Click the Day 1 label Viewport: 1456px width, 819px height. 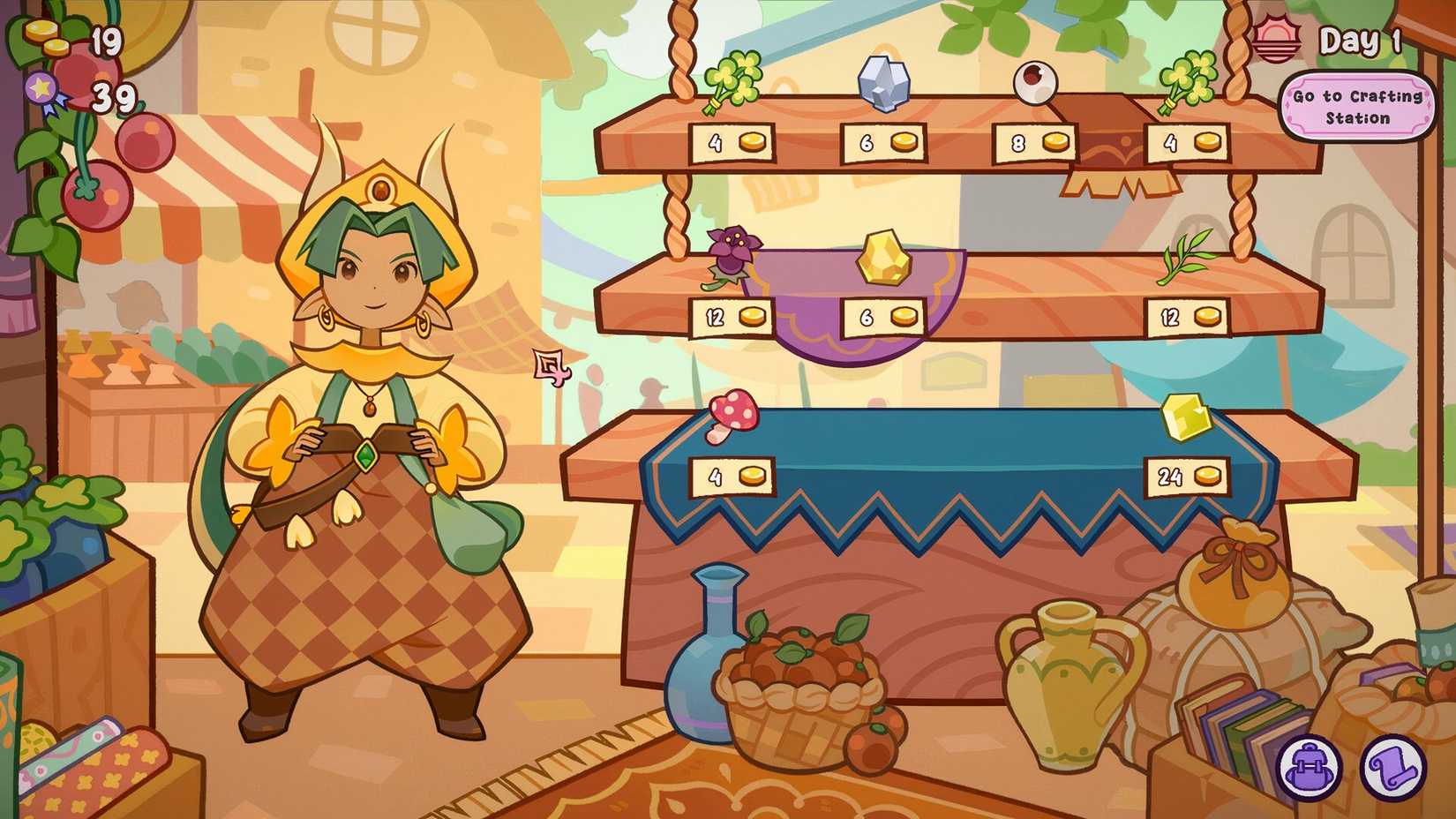coord(1360,38)
